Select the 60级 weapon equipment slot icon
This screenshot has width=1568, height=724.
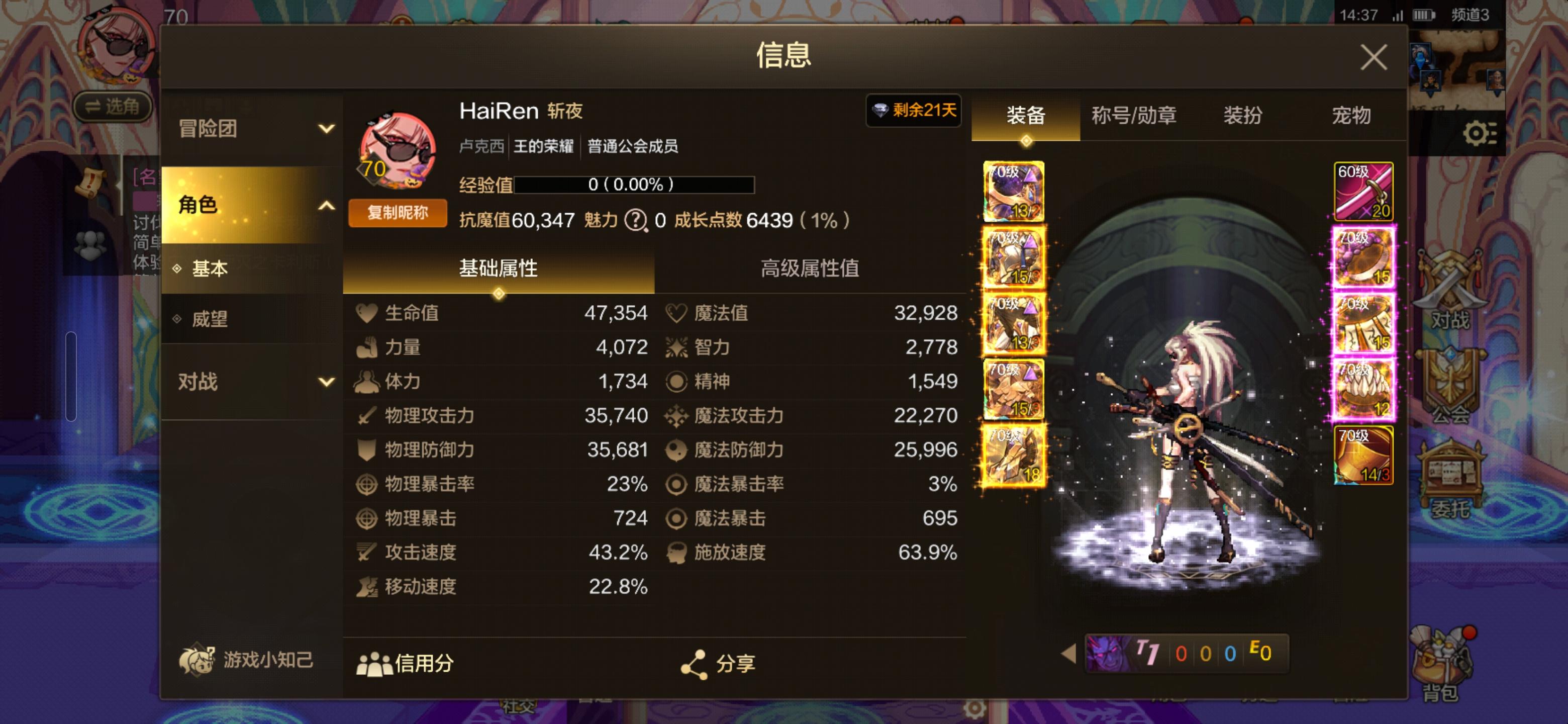[x=1363, y=190]
